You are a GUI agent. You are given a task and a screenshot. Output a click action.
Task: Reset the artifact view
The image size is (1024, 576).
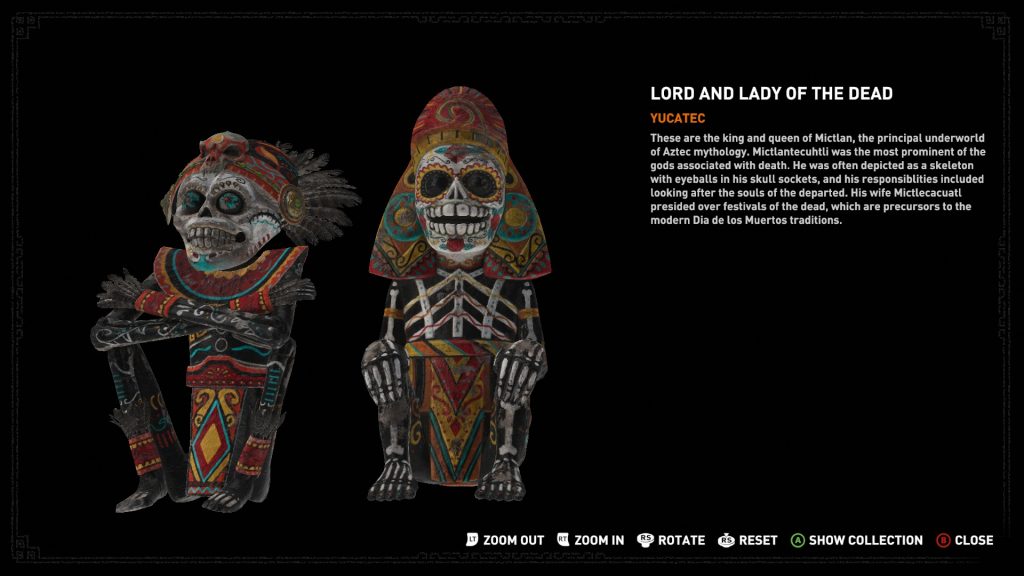748,540
